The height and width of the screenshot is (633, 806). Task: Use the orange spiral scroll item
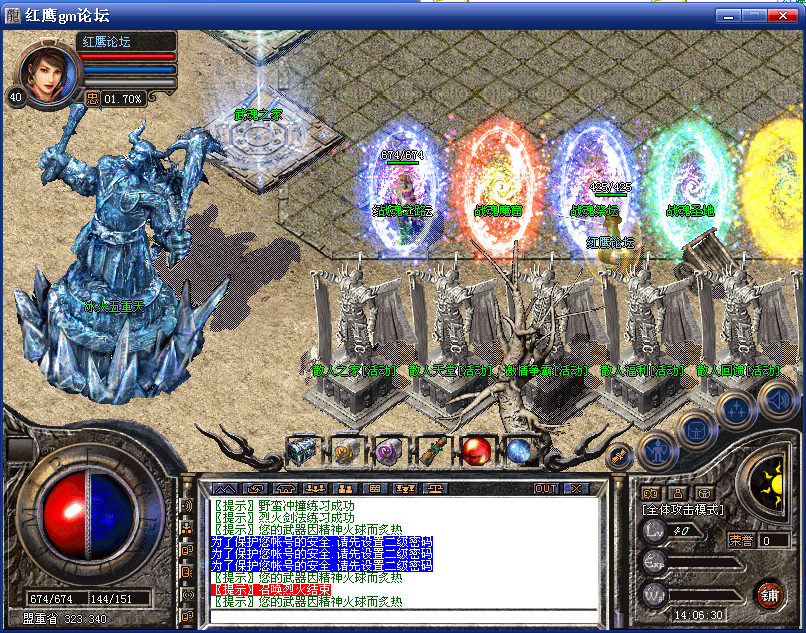point(346,452)
